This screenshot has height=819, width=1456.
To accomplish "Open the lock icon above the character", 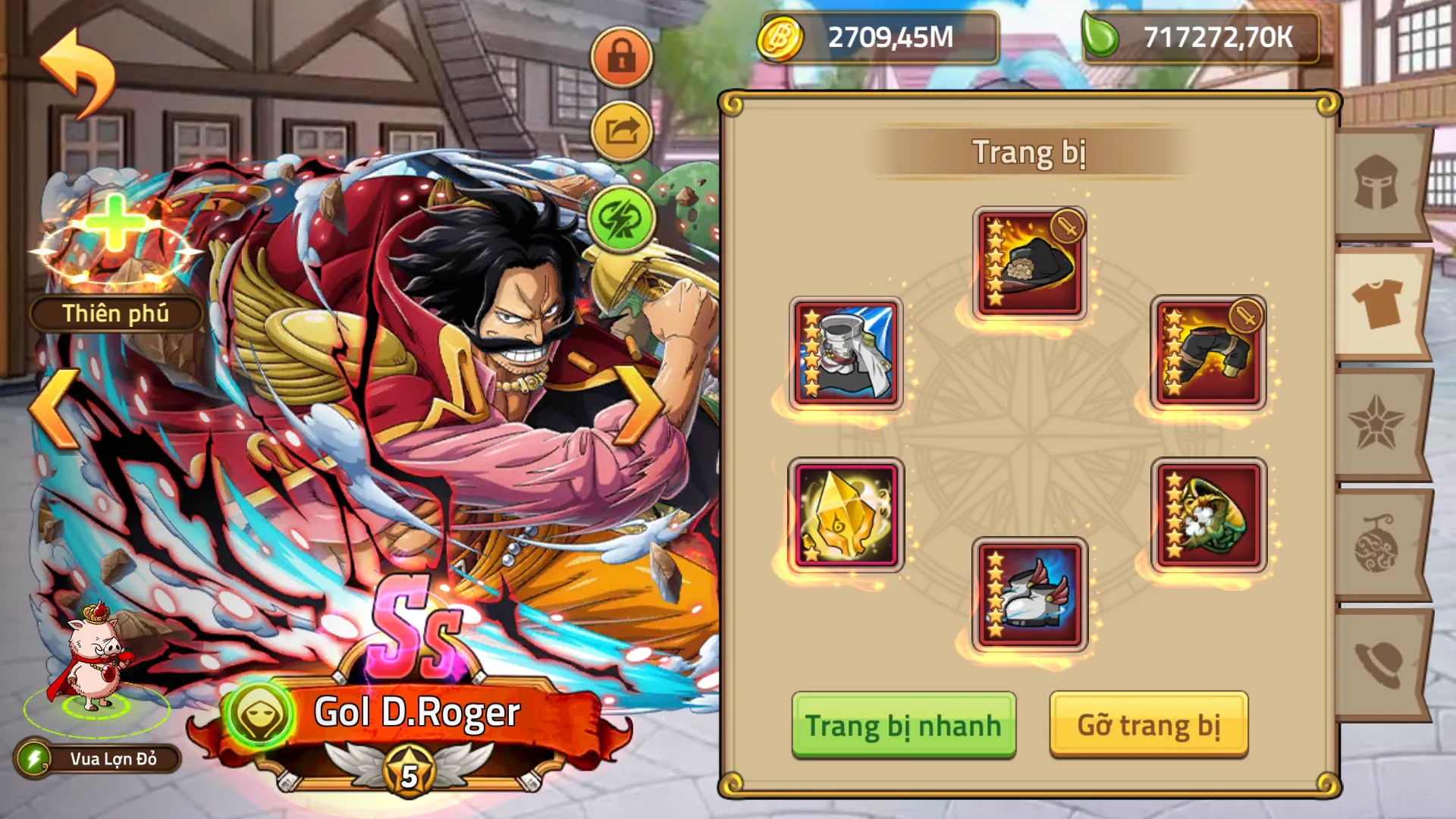I will [621, 57].
